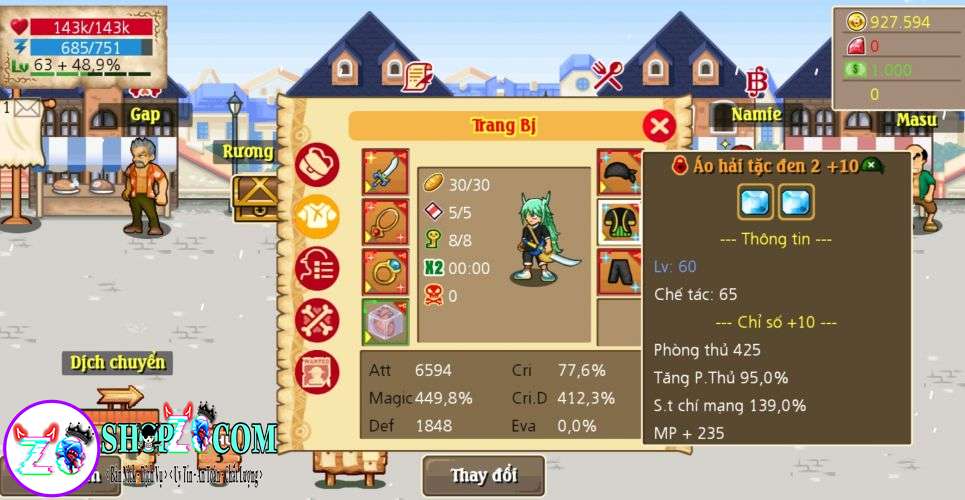Select the pink cube item slot

coord(385,321)
